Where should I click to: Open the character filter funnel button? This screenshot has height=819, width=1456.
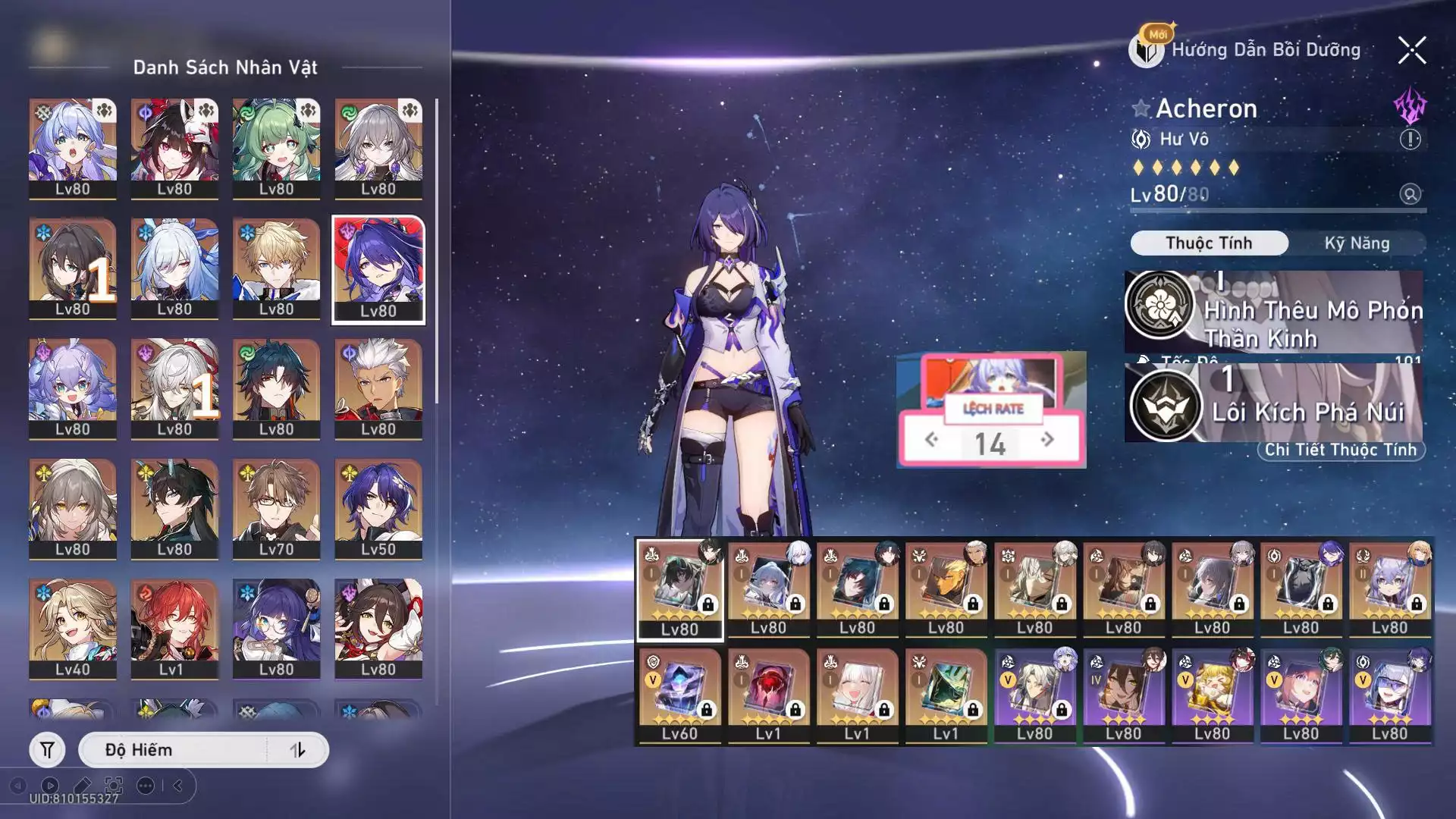(47, 750)
